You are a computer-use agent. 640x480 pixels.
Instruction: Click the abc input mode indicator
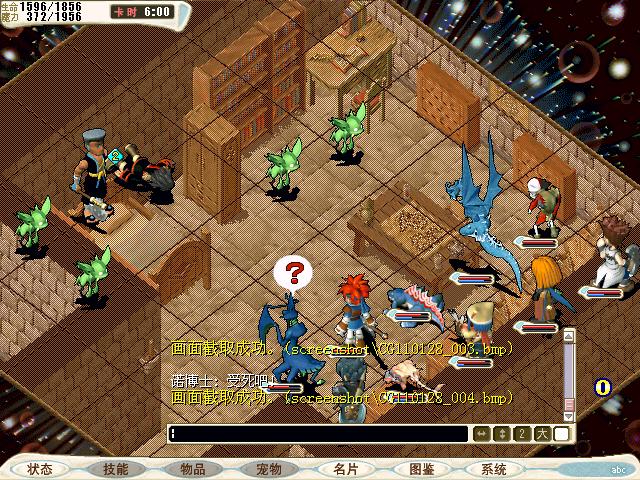coord(617,469)
